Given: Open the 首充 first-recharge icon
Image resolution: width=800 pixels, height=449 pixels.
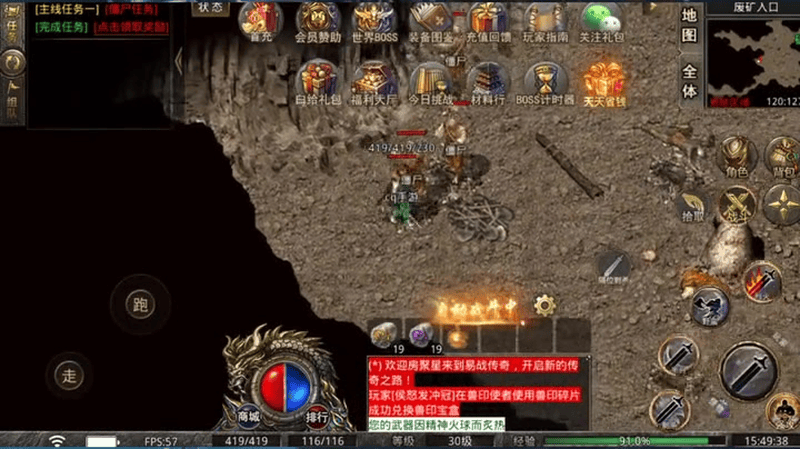Looking at the screenshot, I should pyautogui.click(x=260, y=21).
